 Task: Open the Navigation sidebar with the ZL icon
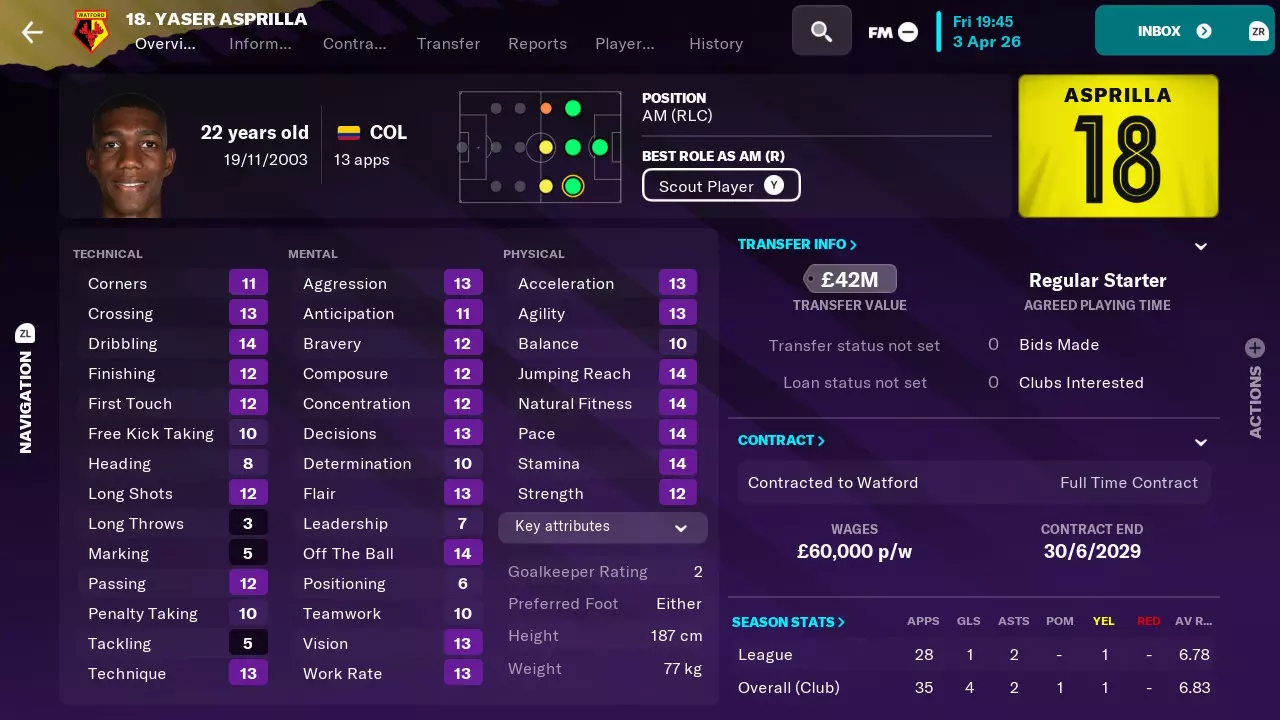point(25,332)
